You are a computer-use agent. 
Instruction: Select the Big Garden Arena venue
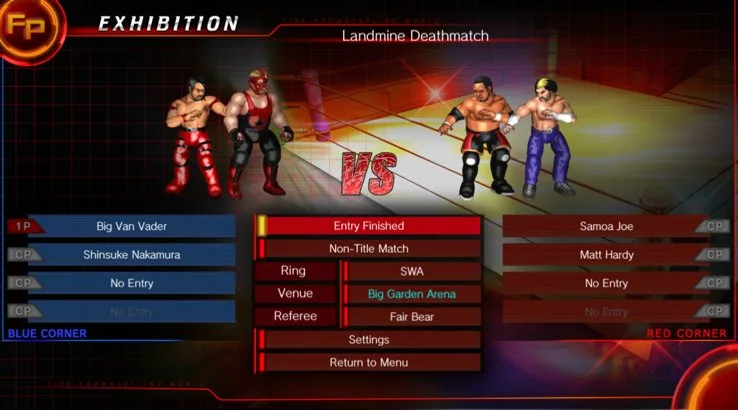(x=412, y=294)
